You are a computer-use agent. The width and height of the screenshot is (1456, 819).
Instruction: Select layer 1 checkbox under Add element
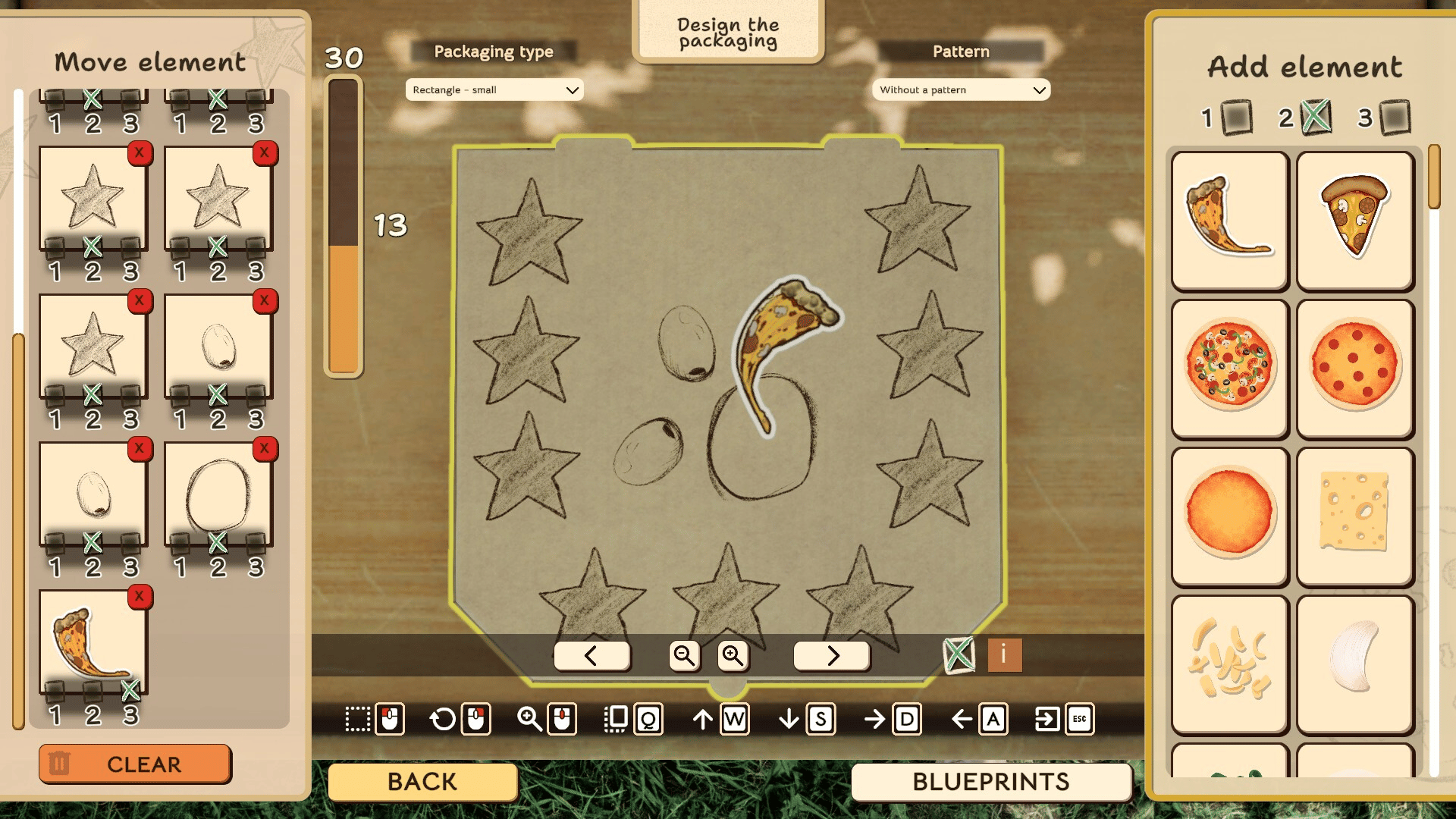(x=1237, y=118)
